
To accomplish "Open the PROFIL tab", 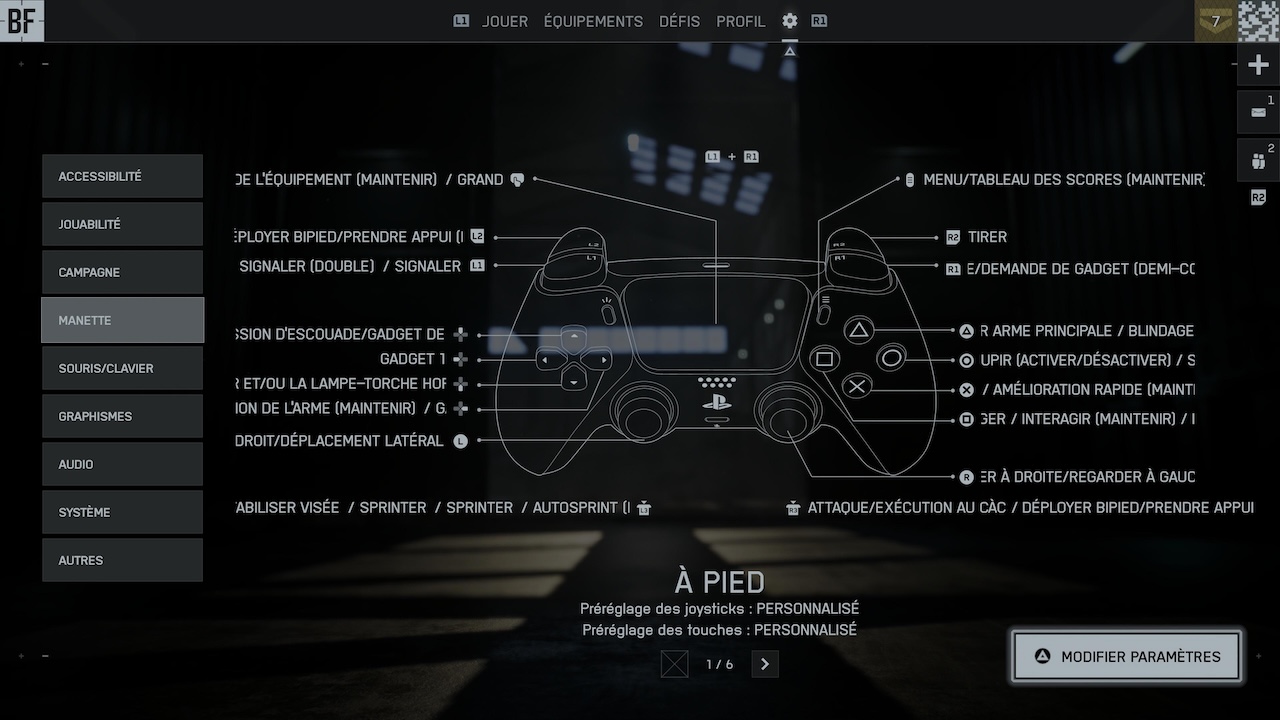I will (740, 21).
